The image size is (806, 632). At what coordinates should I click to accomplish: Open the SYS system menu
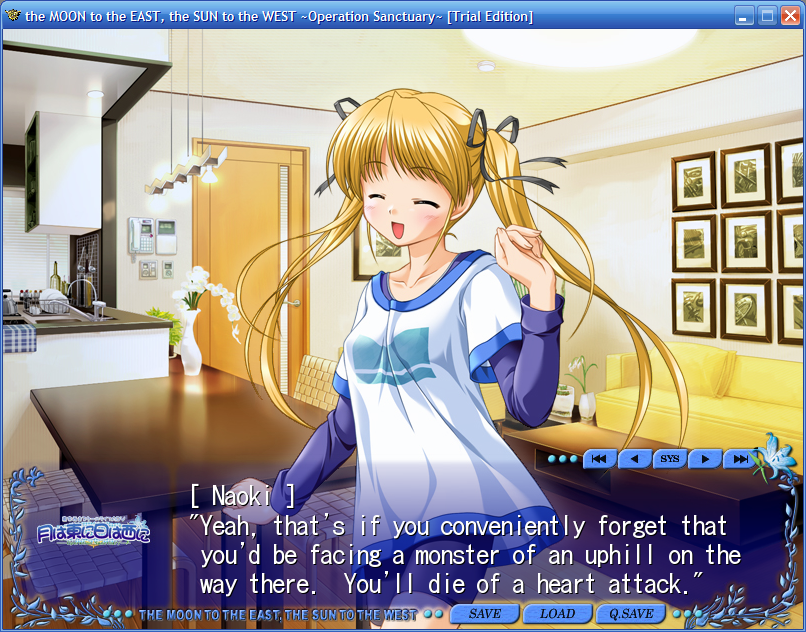tap(669, 459)
